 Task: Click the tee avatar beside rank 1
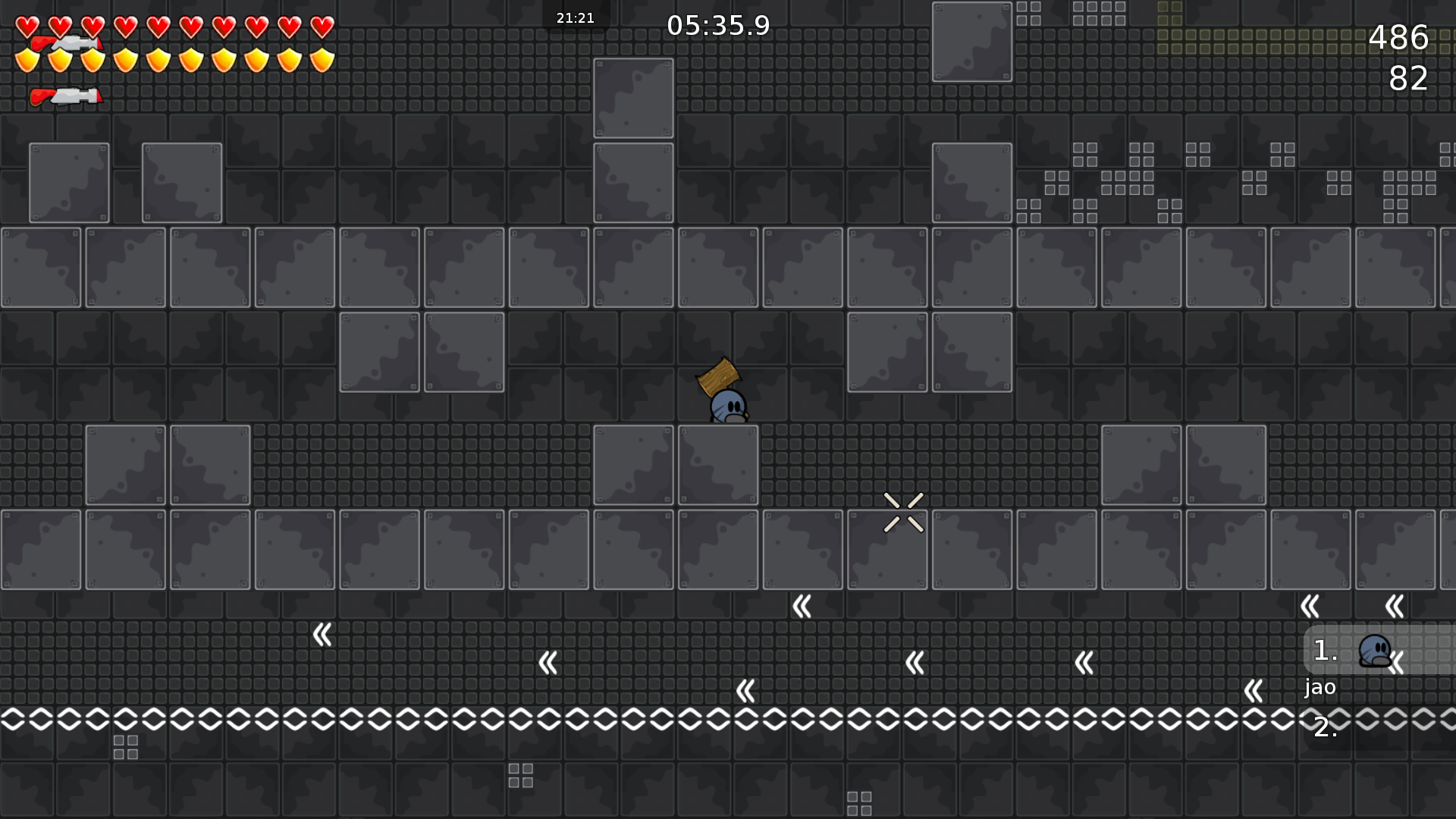[1375, 650]
